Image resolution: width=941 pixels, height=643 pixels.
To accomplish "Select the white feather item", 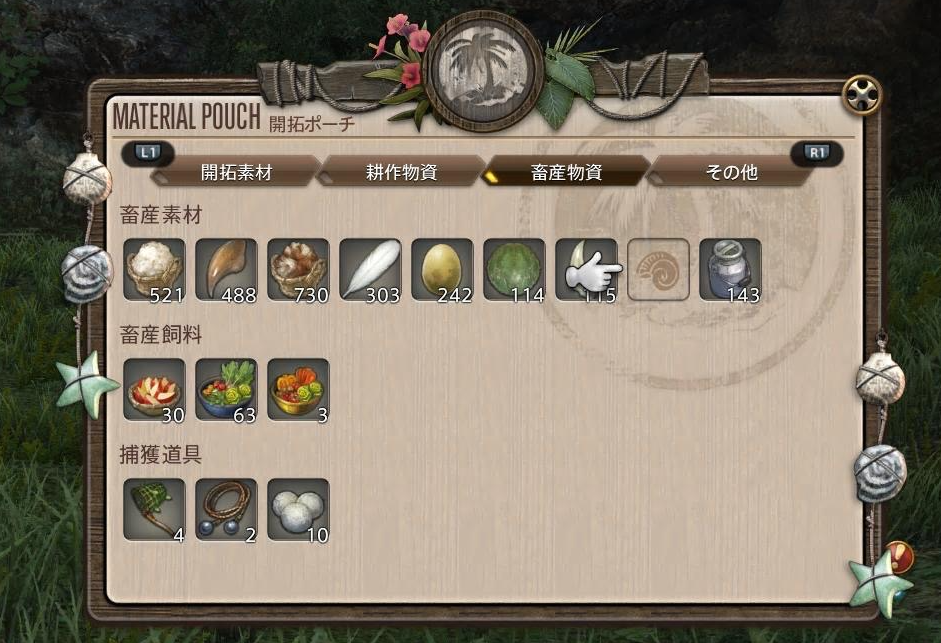I will (370, 269).
